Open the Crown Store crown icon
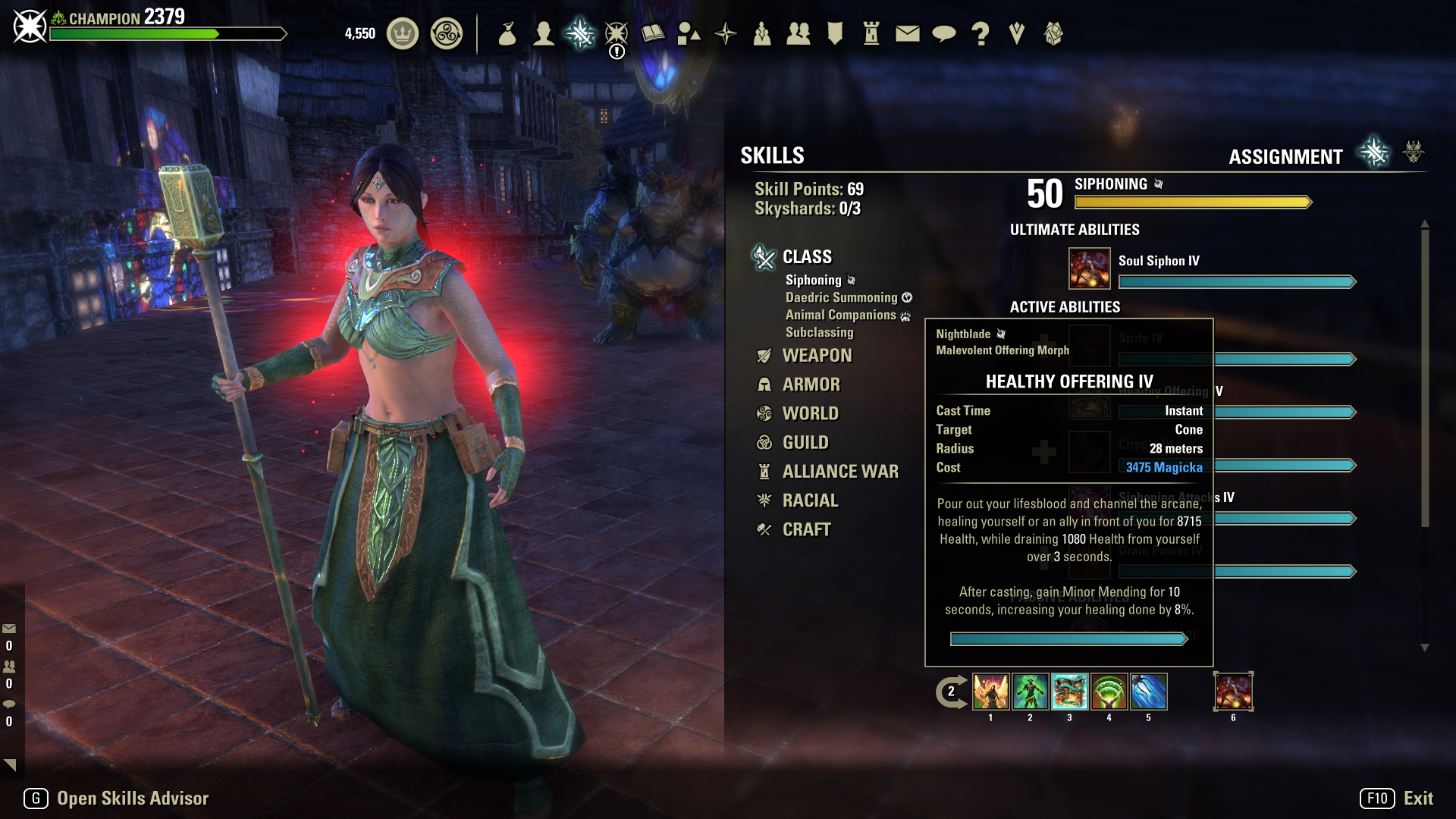 click(x=403, y=33)
